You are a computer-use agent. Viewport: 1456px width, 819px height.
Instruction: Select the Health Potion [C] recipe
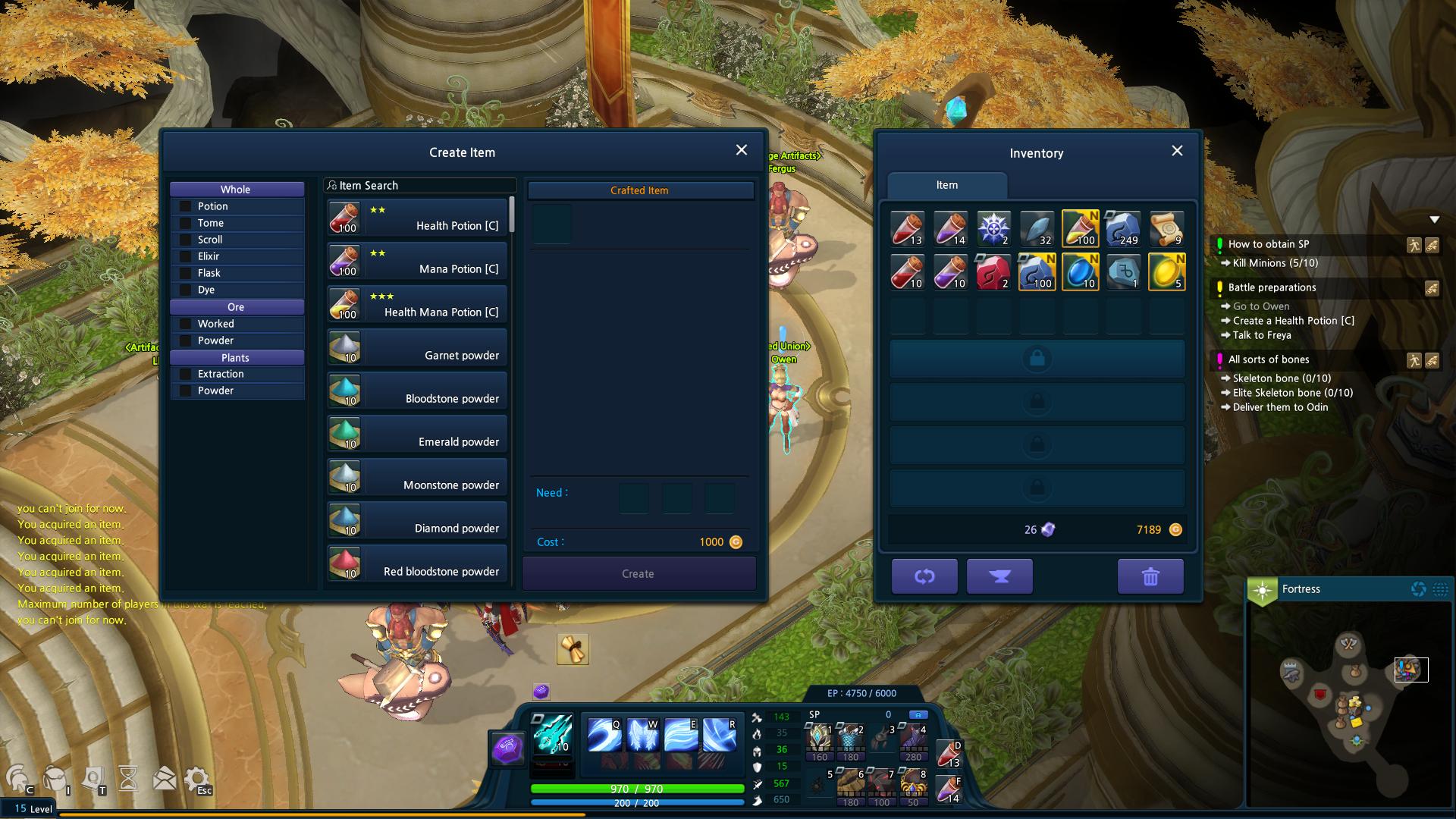tap(417, 218)
